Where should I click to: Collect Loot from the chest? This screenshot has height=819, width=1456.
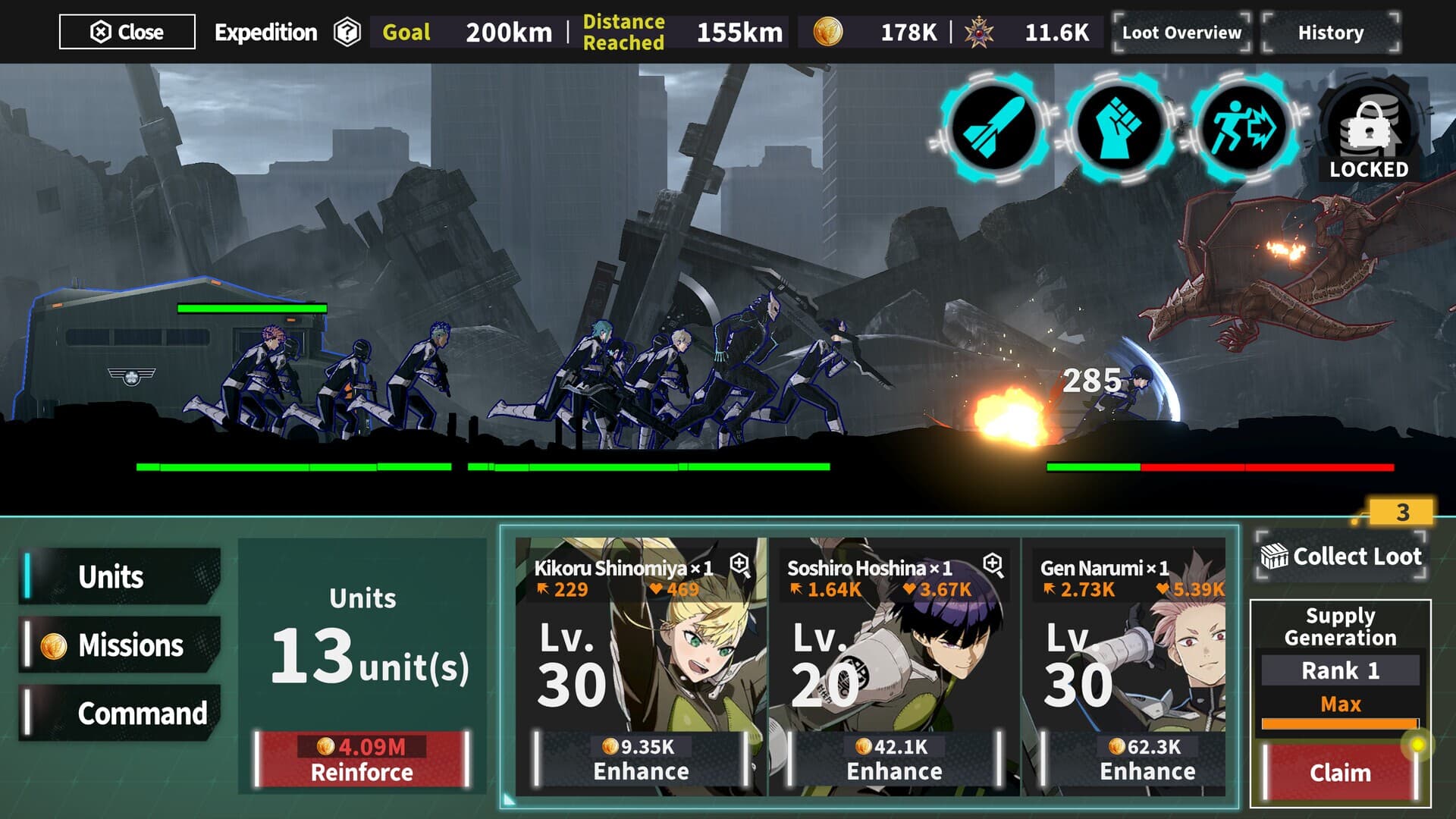(1339, 557)
